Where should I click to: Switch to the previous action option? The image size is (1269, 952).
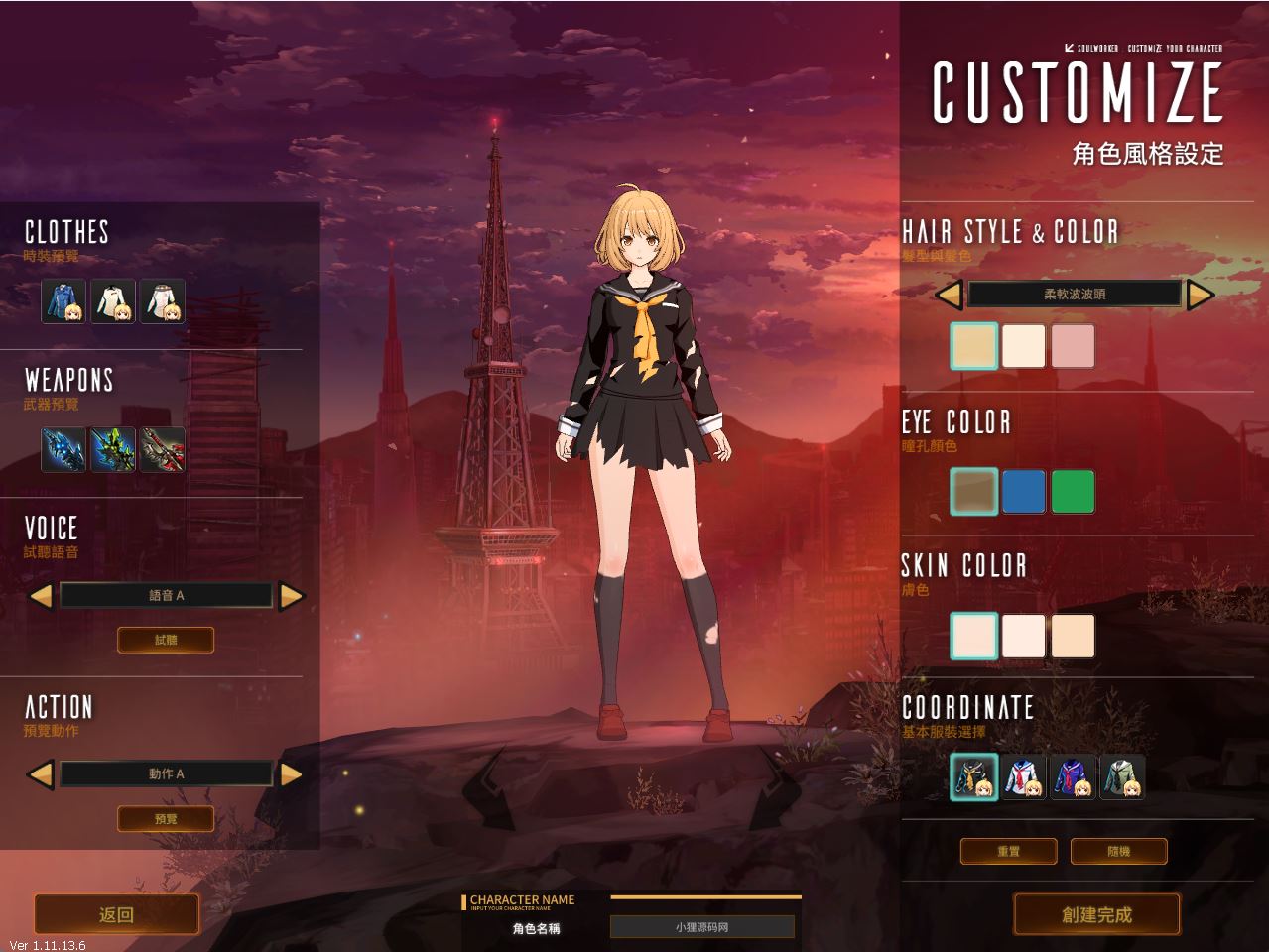[x=41, y=774]
